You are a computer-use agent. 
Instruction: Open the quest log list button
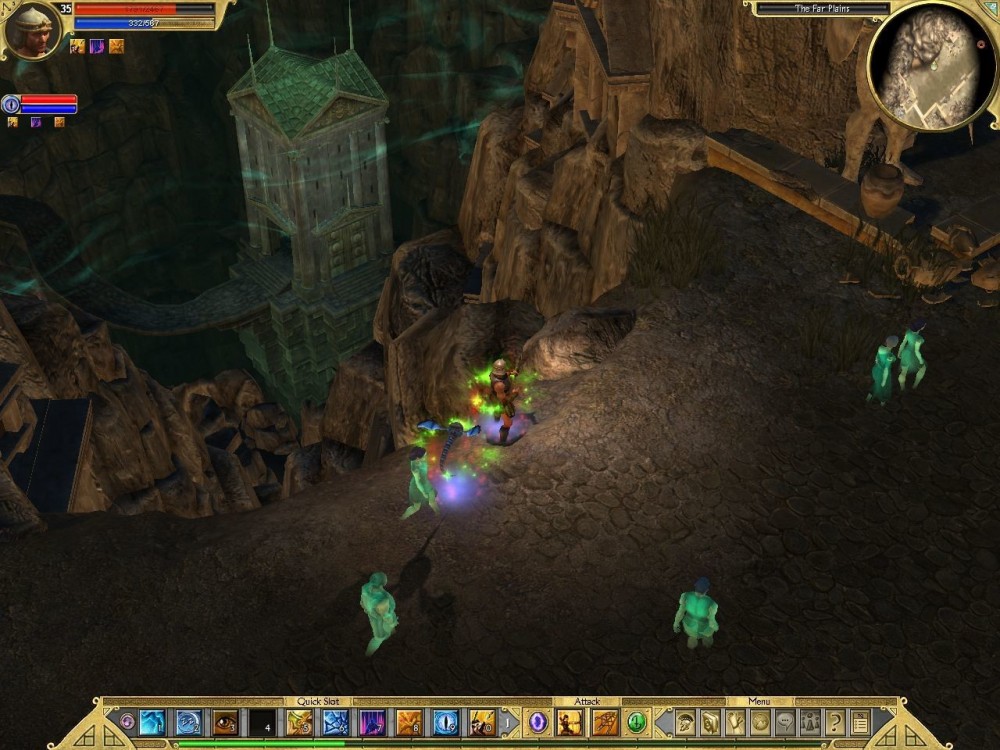(860, 722)
